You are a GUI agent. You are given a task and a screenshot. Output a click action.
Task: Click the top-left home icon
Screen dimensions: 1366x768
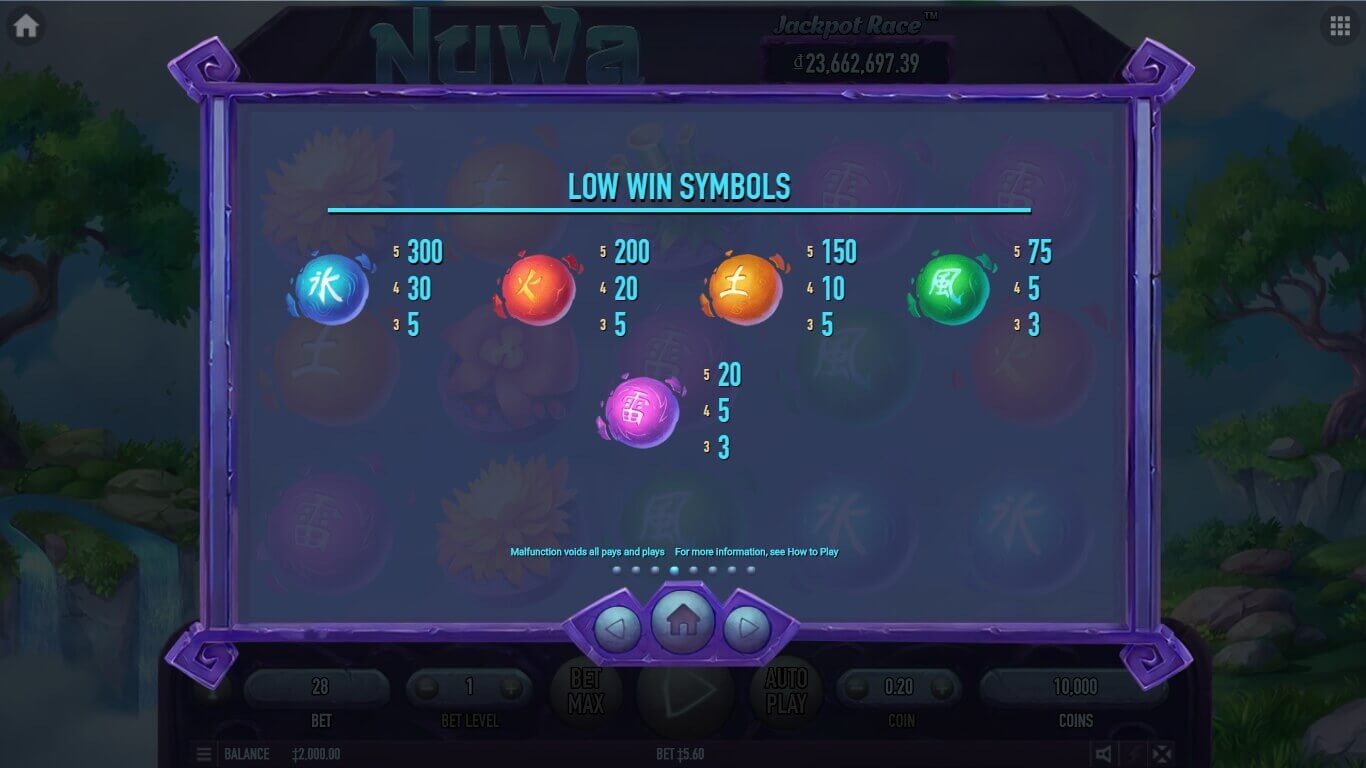26,26
